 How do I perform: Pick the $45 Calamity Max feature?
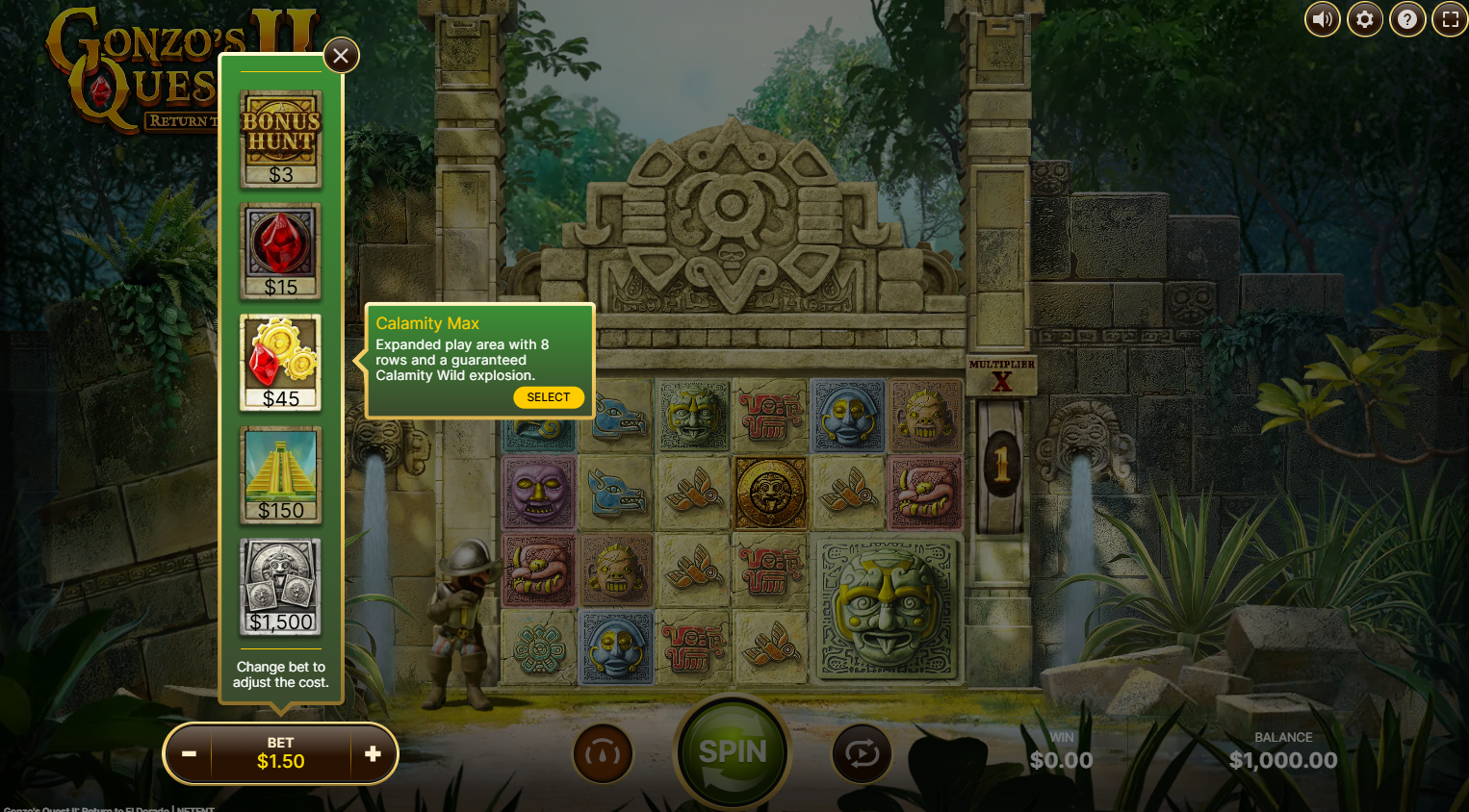(x=281, y=363)
